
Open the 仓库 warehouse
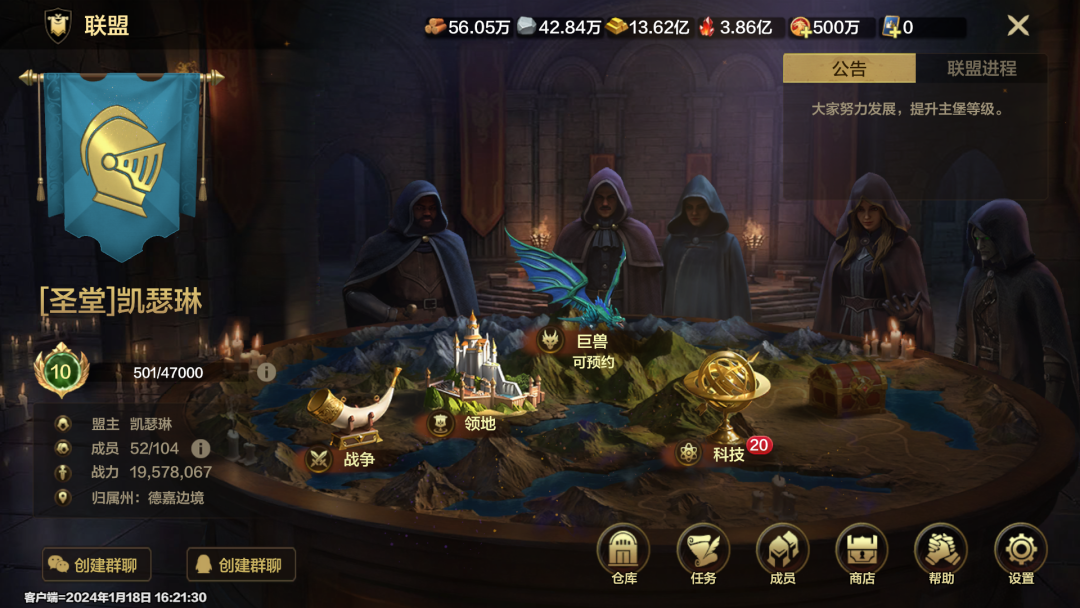pyautogui.click(x=624, y=553)
